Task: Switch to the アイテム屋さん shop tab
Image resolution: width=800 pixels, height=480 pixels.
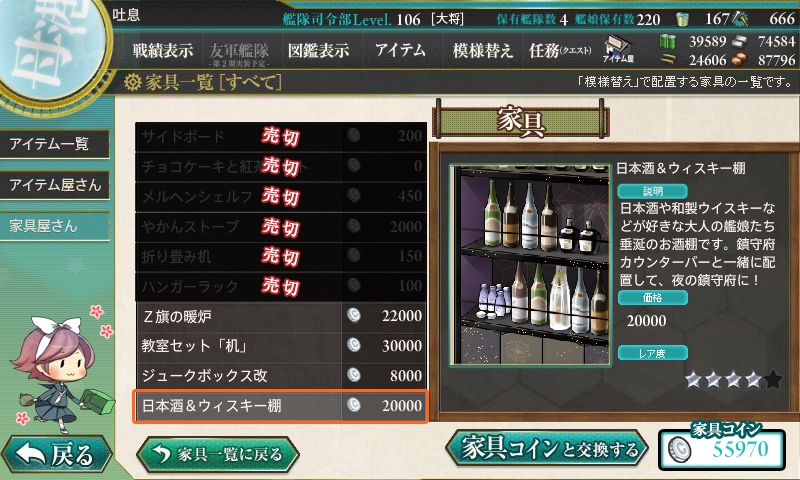Action: click(x=54, y=185)
